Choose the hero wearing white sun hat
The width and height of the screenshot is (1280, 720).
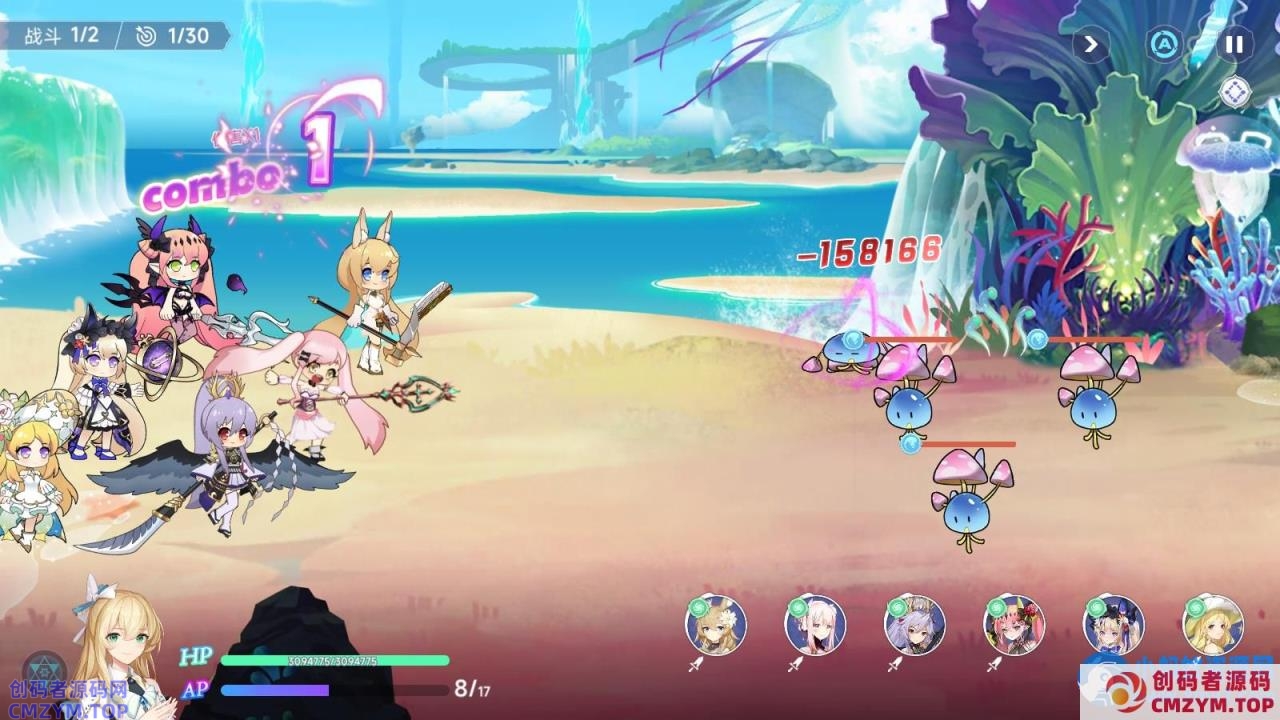click(x=1213, y=626)
